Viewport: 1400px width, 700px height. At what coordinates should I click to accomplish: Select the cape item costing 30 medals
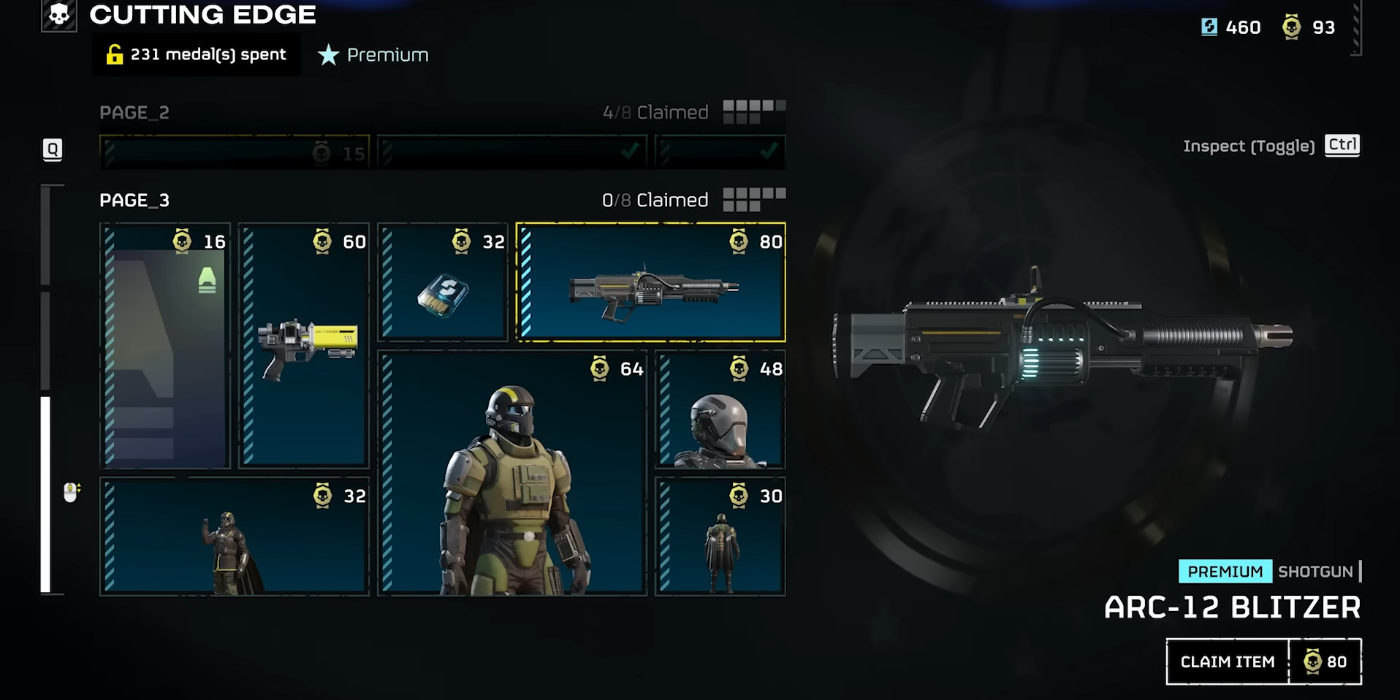pos(720,536)
